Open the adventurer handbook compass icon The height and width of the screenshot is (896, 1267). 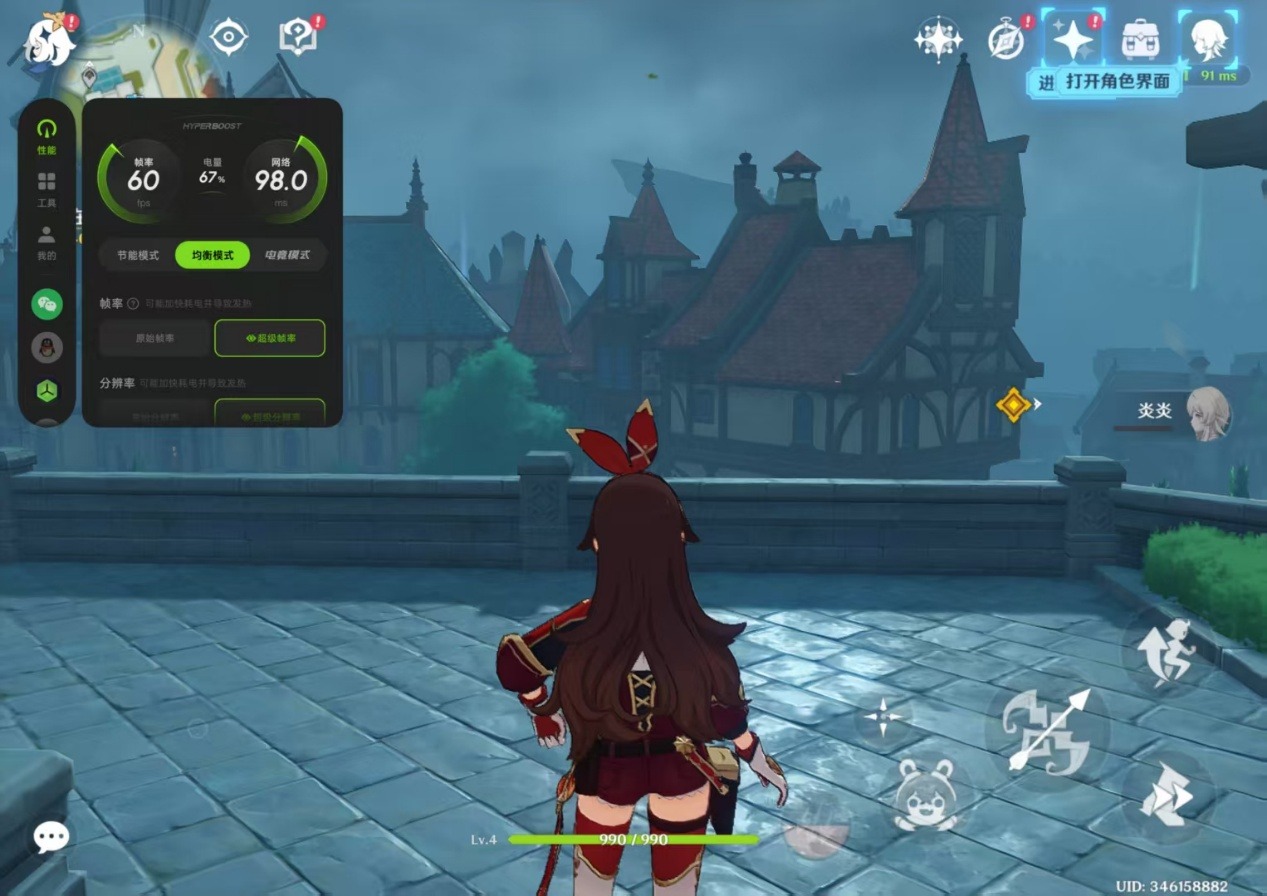coord(1006,39)
